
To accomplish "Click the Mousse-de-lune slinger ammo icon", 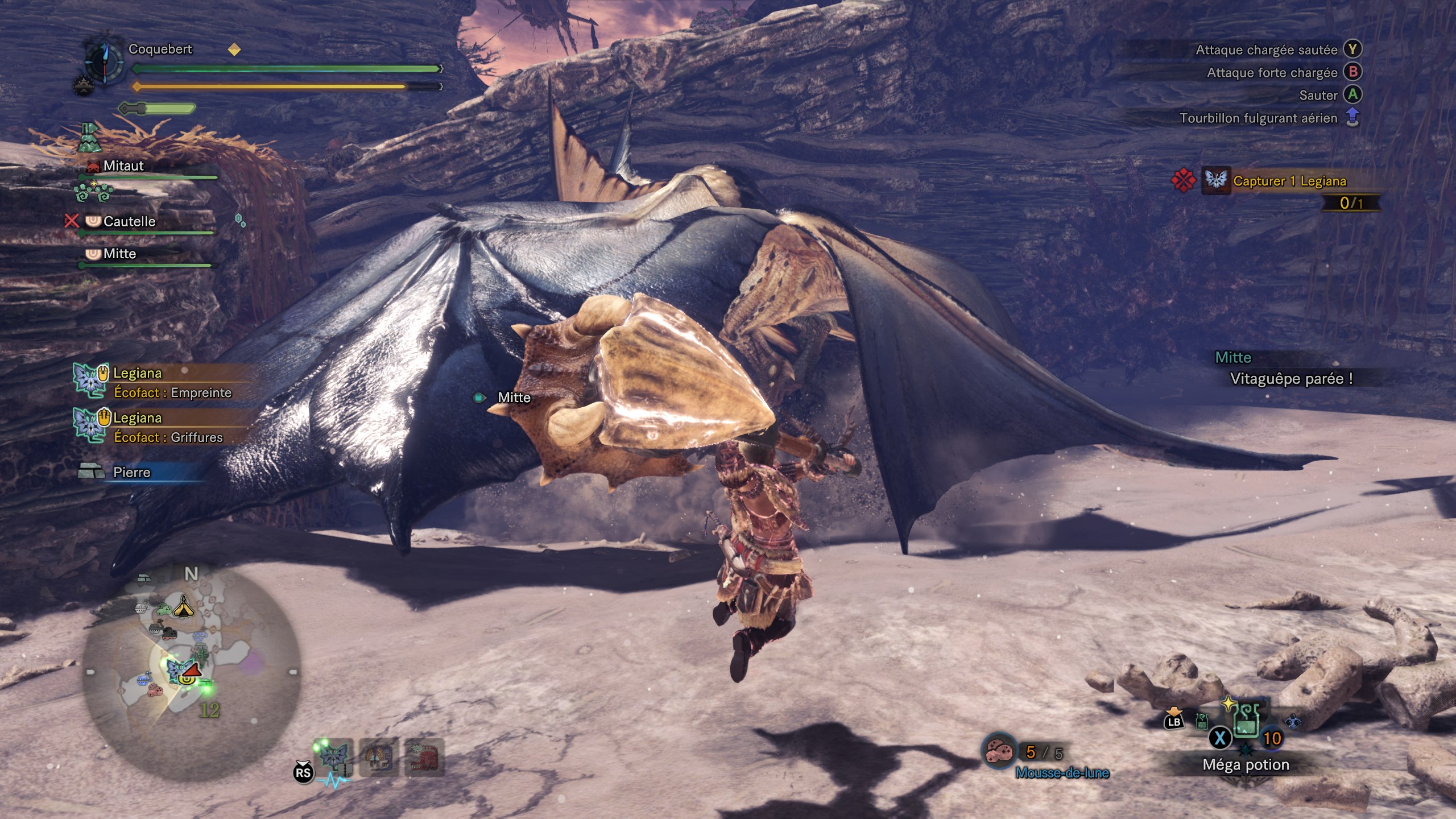I will (999, 752).
